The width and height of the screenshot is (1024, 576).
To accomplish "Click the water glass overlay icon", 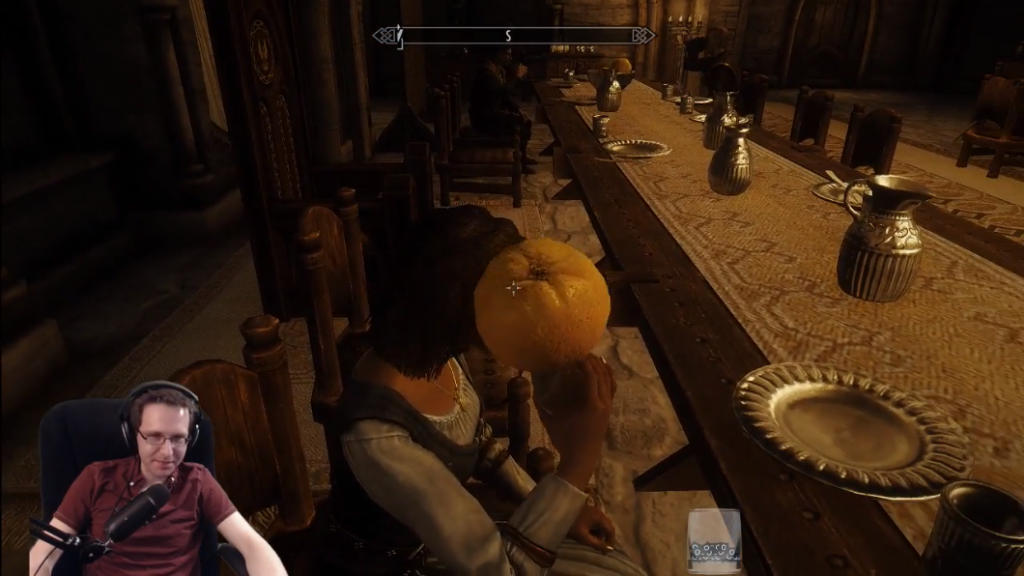I will tap(714, 541).
